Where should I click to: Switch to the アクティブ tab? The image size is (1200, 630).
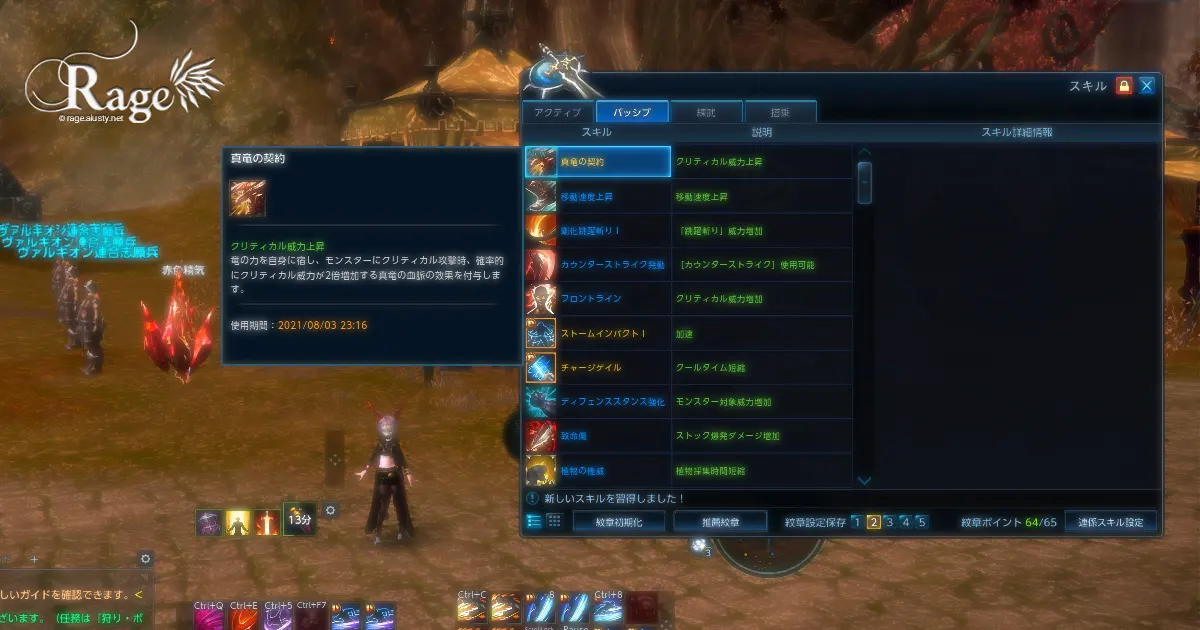pos(558,112)
